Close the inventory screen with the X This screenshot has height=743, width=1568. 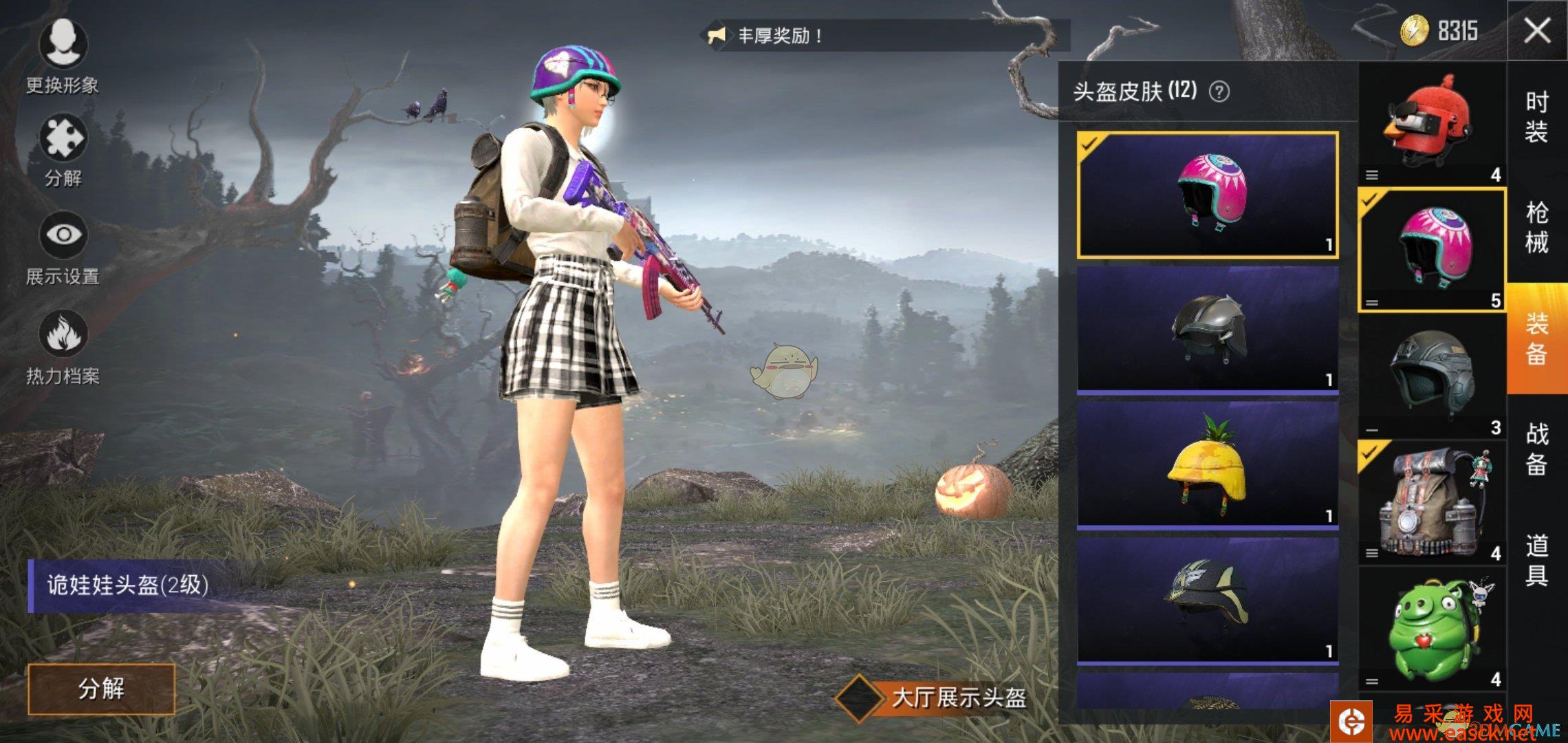[1537, 31]
